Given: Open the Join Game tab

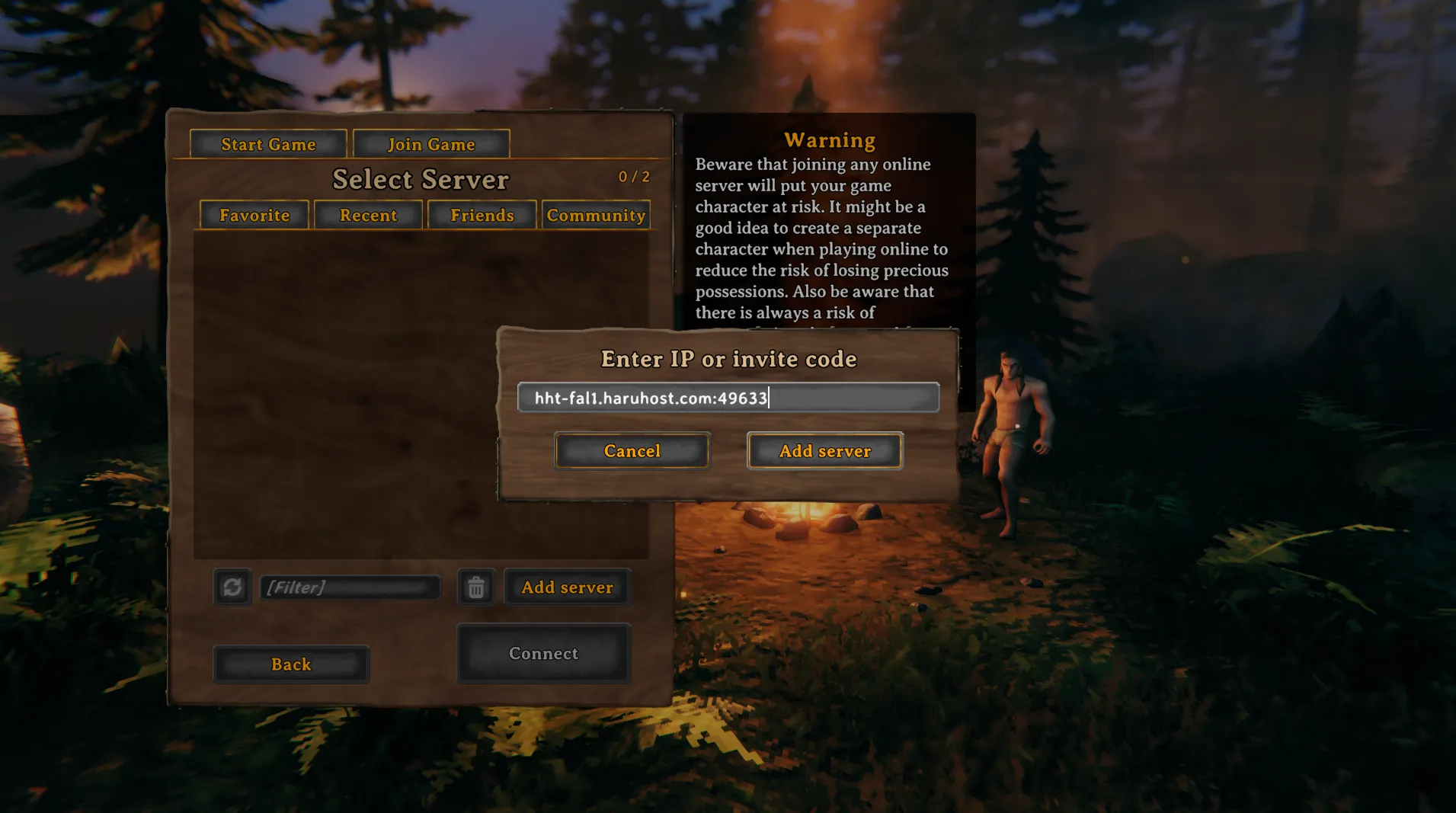Looking at the screenshot, I should point(431,144).
